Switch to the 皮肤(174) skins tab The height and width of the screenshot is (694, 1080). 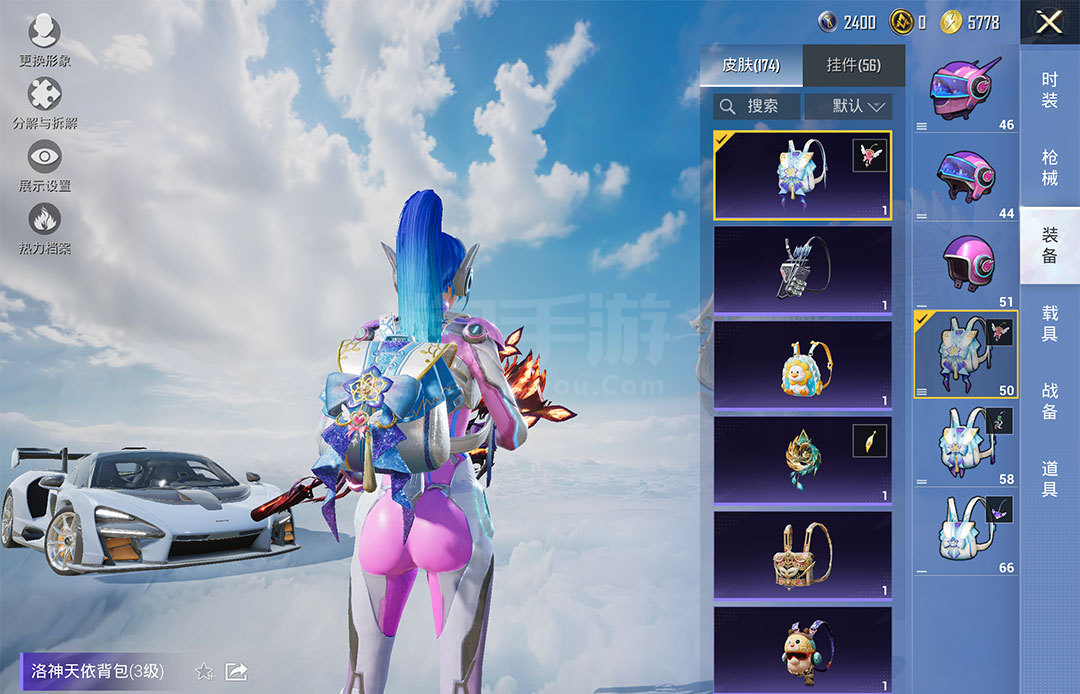751,66
